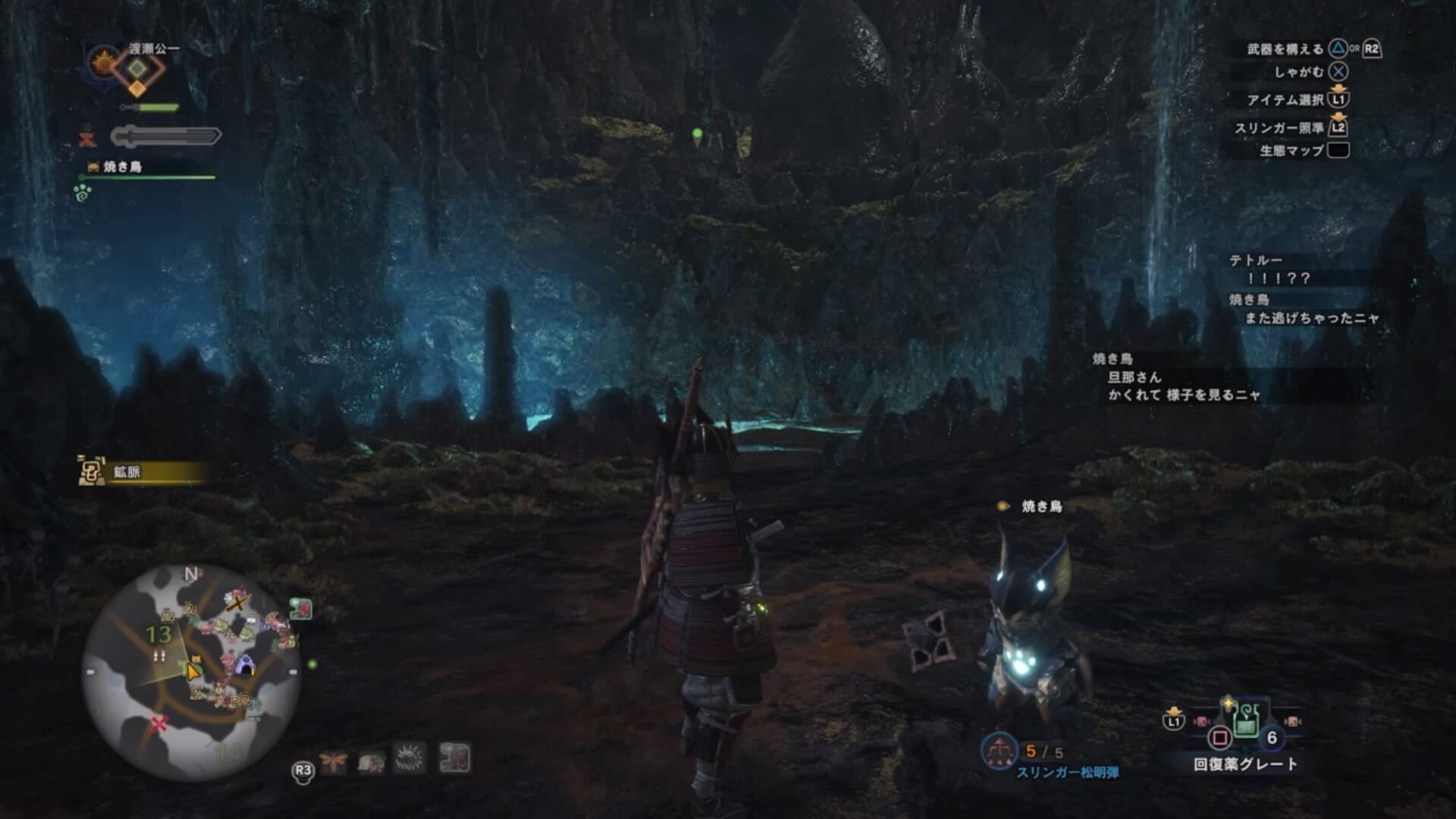The height and width of the screenshot is (819, 1456).
Task: Click the green-shelled creature tracking icon
Action: (371, 760)
